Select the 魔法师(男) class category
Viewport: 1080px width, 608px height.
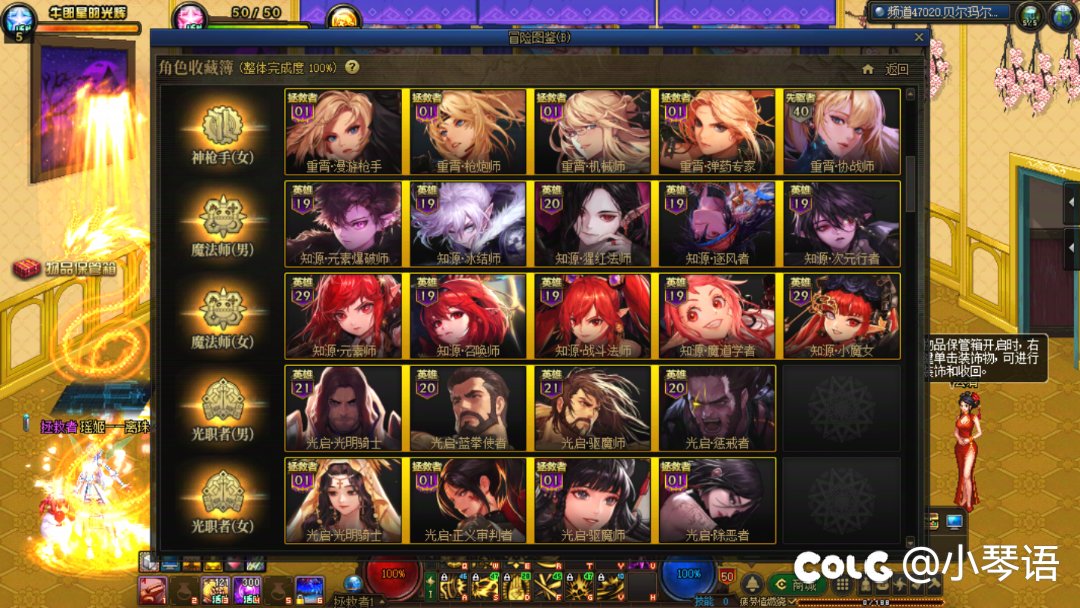[x=222, y=225]
